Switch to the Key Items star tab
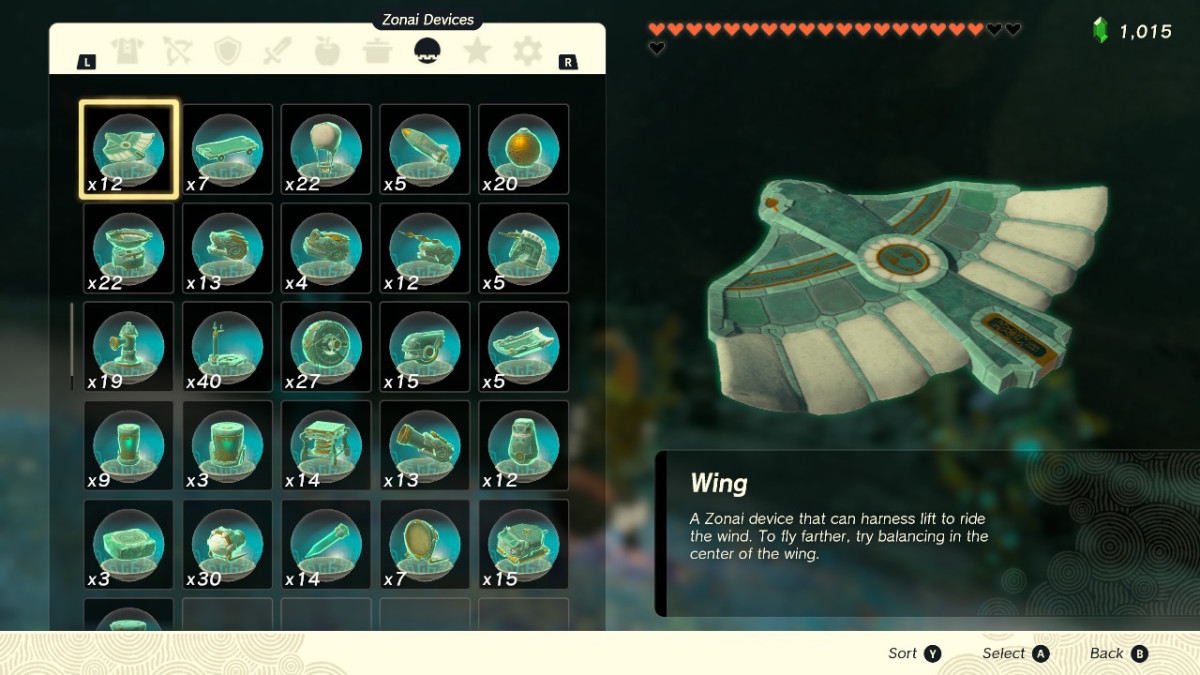This screenshot has height=675, width=1200. click(477, 51)
